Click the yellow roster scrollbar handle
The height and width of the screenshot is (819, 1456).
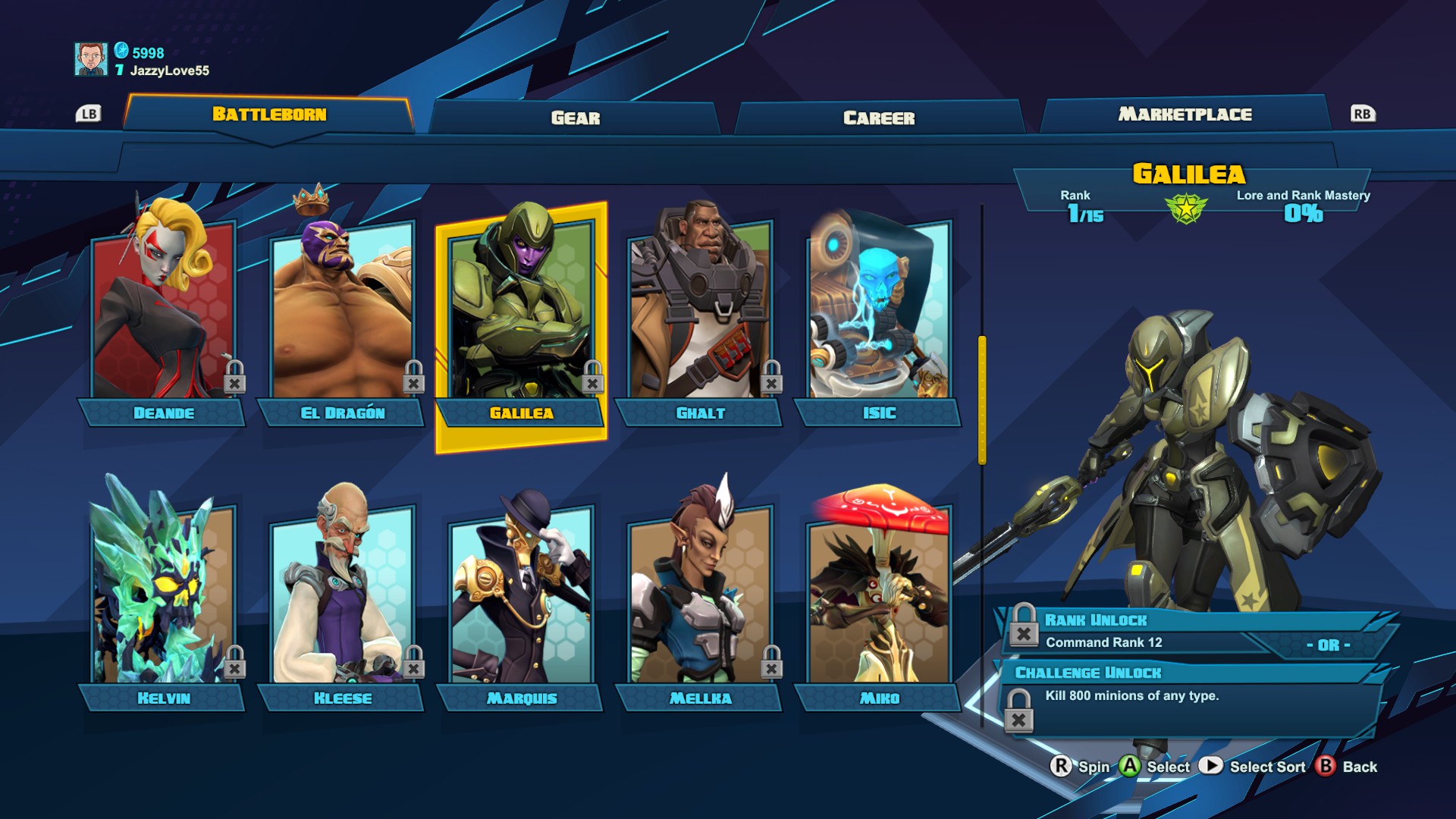click(982, 399)
